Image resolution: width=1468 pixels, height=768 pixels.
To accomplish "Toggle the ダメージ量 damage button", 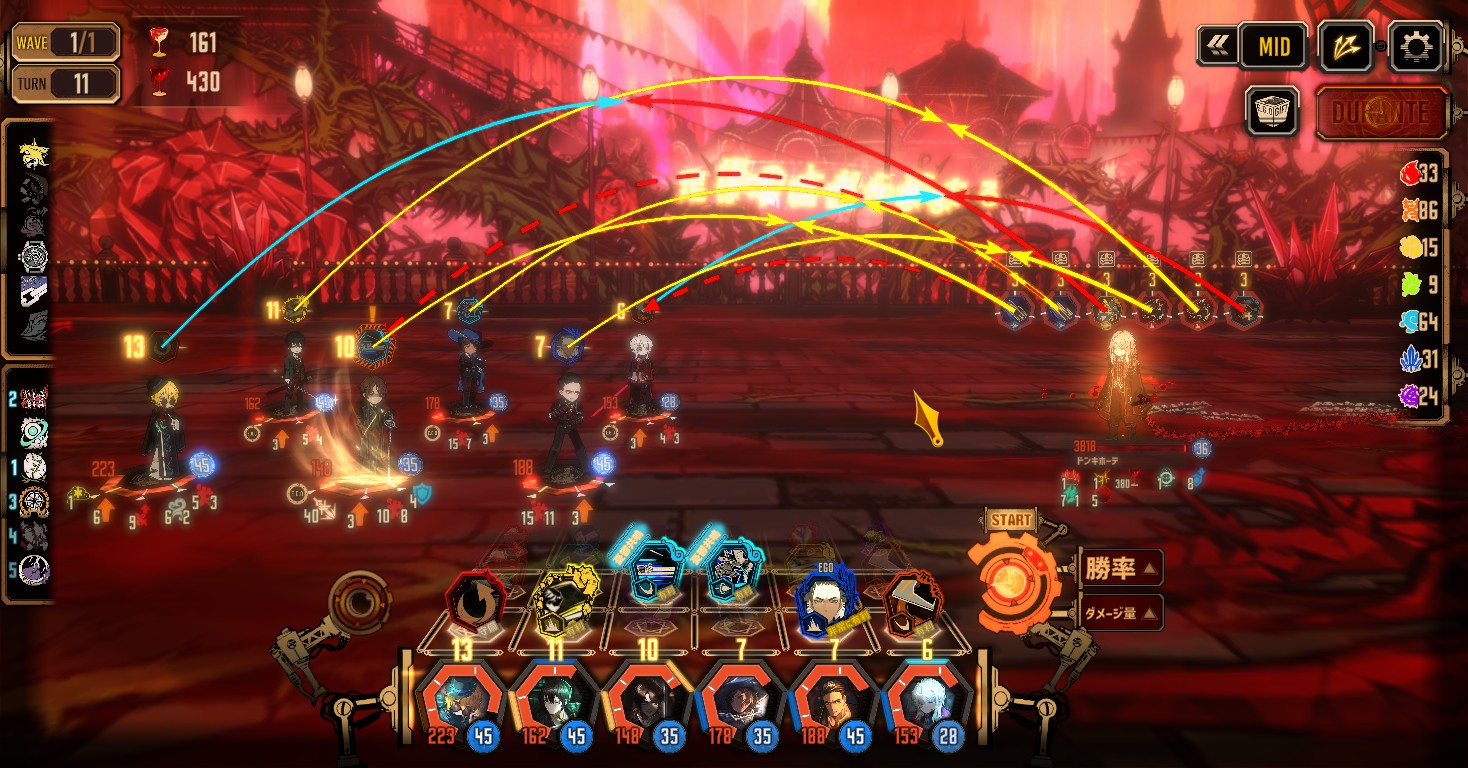I will pyautogui.click(x=1122, y=613).
